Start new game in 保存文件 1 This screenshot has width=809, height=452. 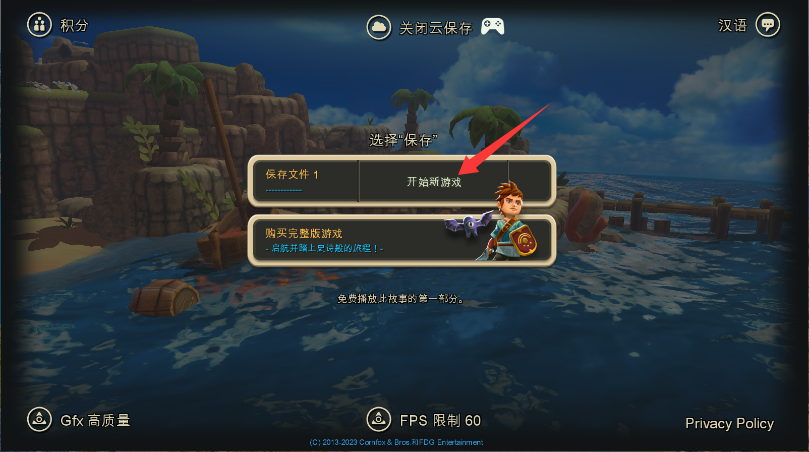tap(434, 182)
